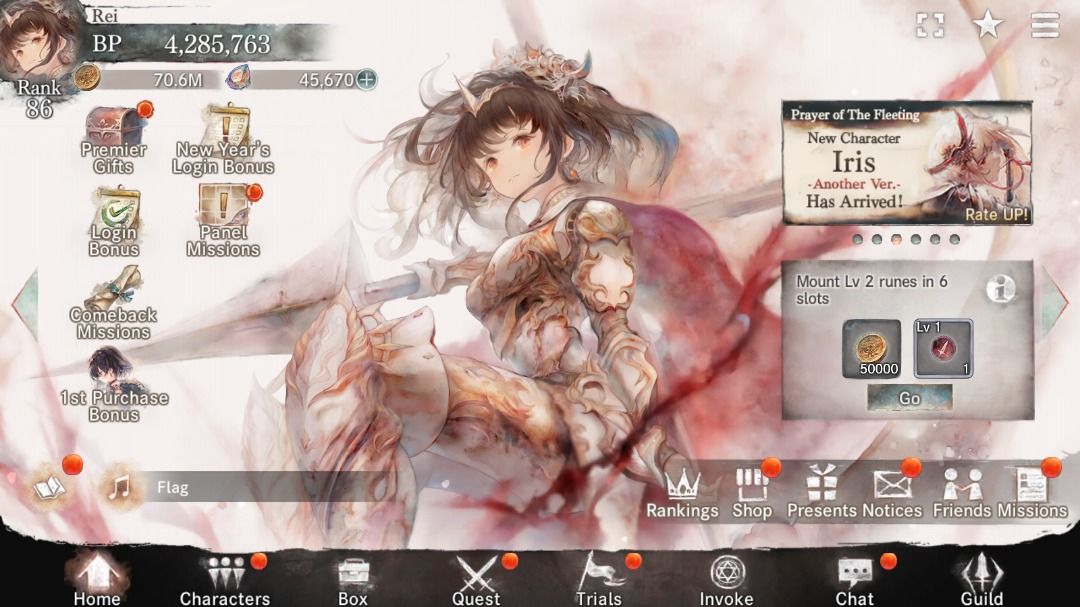Read the Notices envelope
This screenshot has height=607, width=1080.
[x=892, y=493]
